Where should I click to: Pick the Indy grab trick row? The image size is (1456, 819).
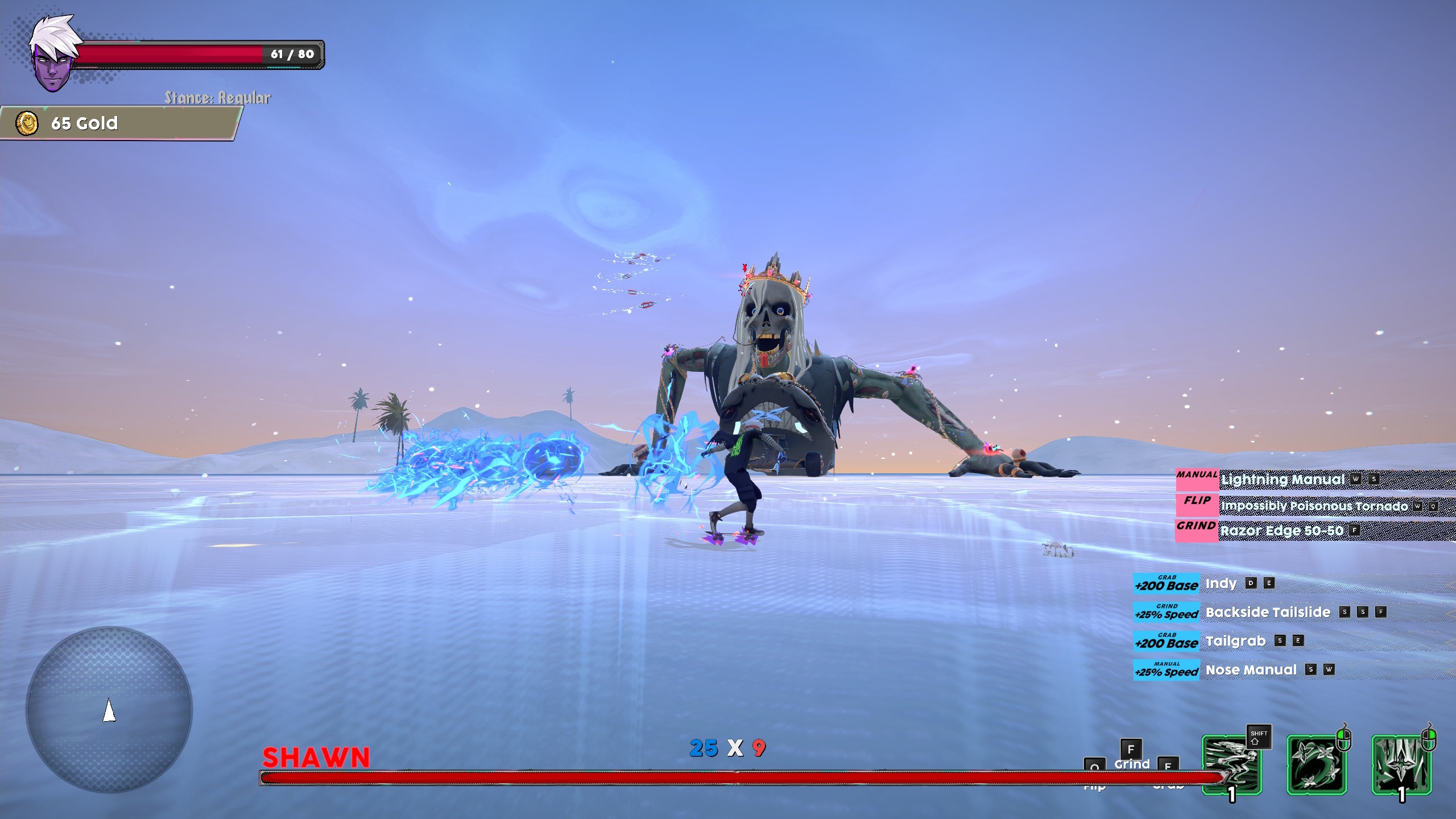click(x=1221, y=584)
